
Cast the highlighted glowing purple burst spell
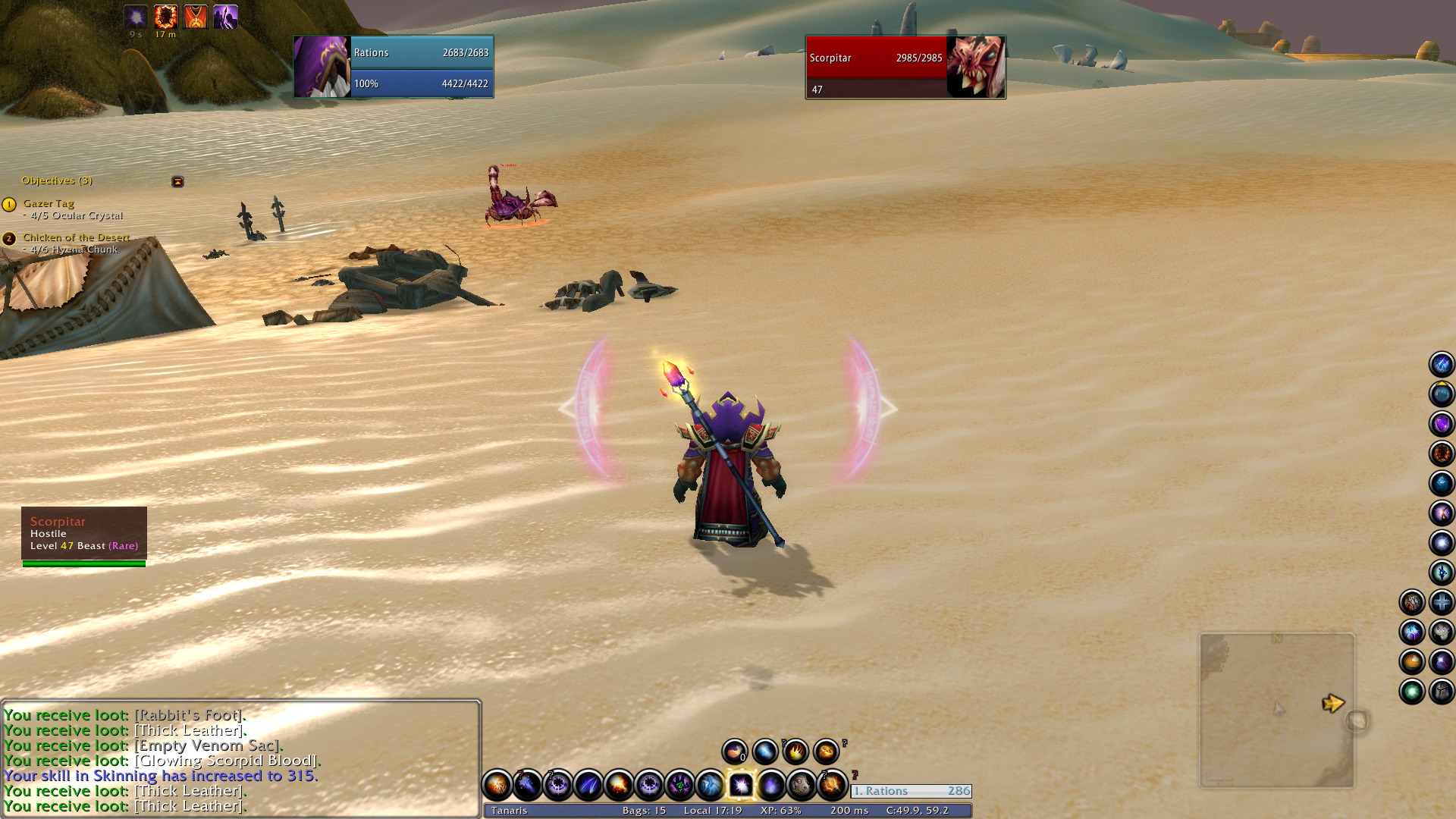tap(740, 786)
